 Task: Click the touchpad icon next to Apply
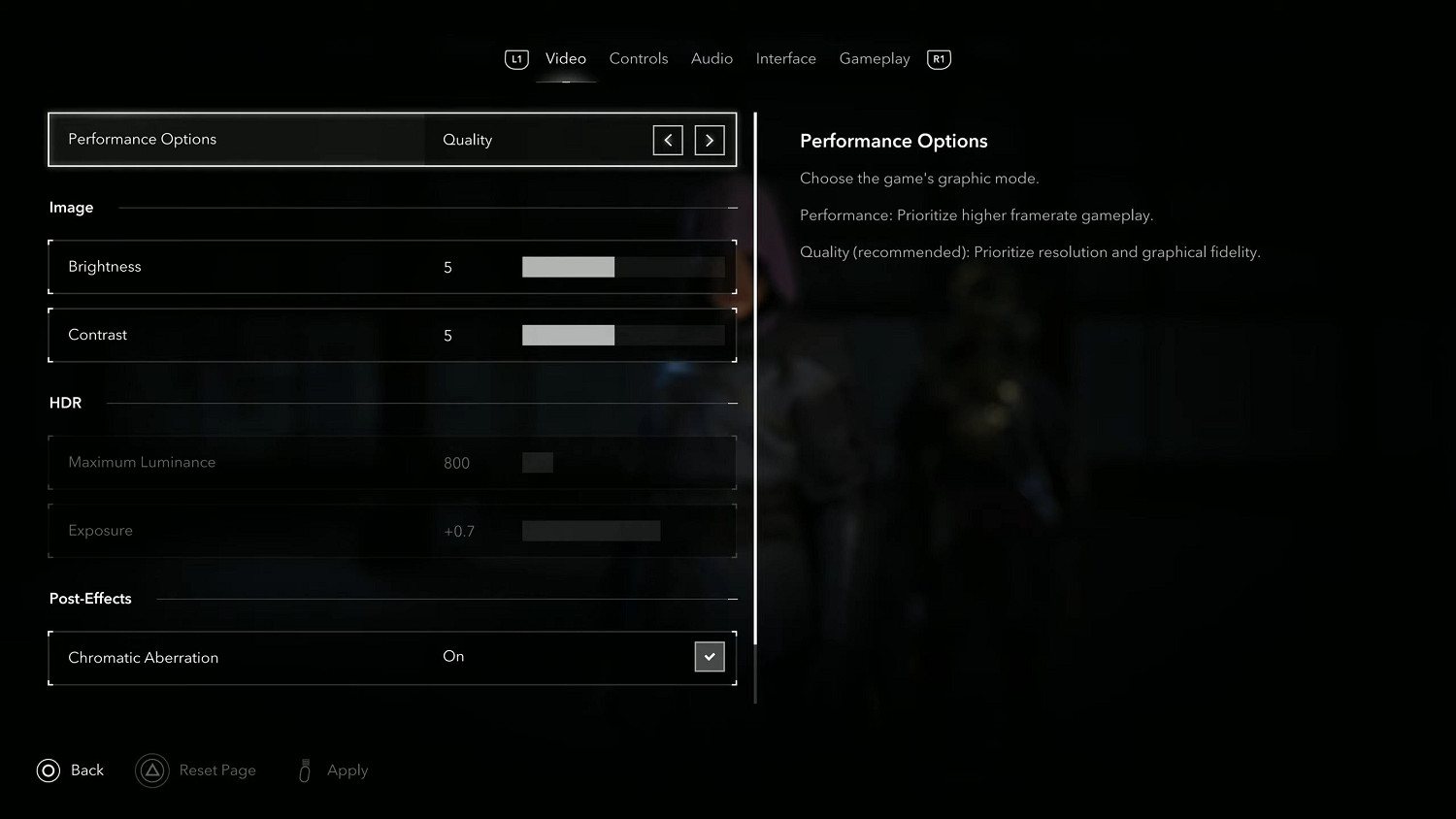pyautogui.click(x=304, y=770)
